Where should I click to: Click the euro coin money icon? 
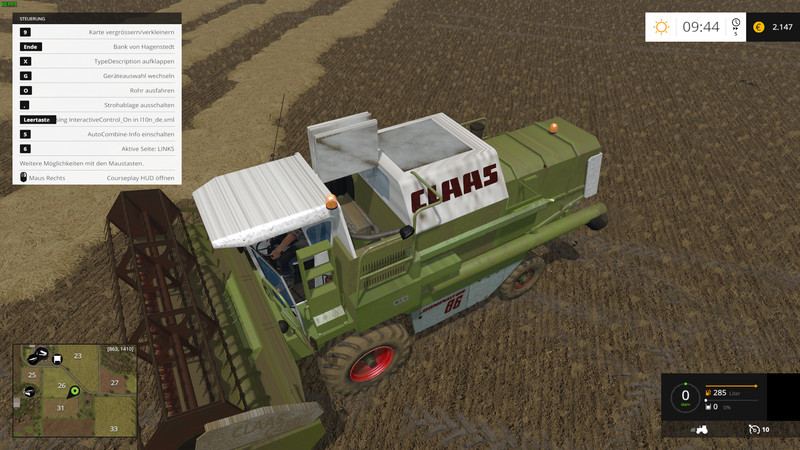[758, 27]
